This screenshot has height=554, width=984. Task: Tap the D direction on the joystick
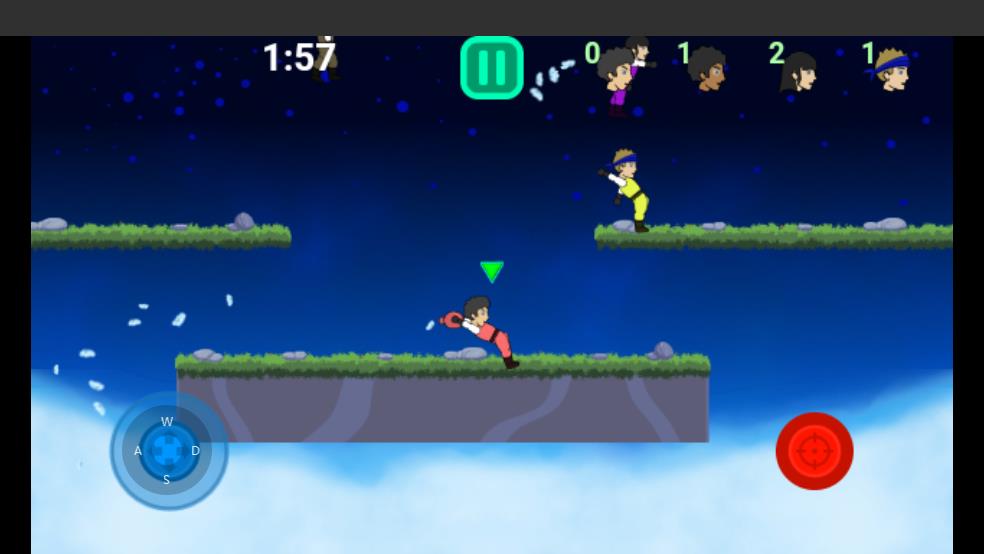click(x=195, y=451)
